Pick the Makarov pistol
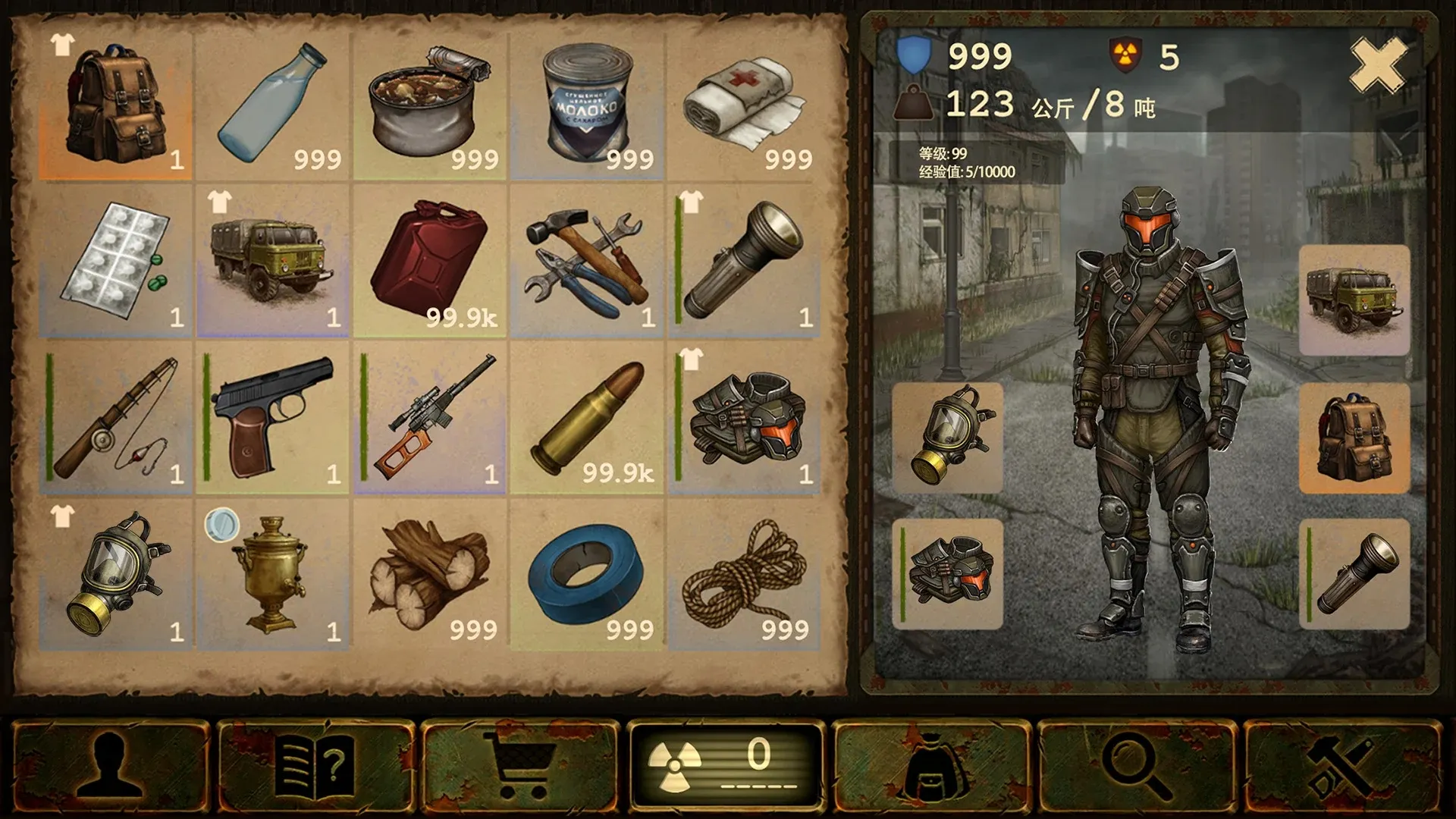Image resolution: width=1456 pixels, height=819 pixels. pos(273,419)
